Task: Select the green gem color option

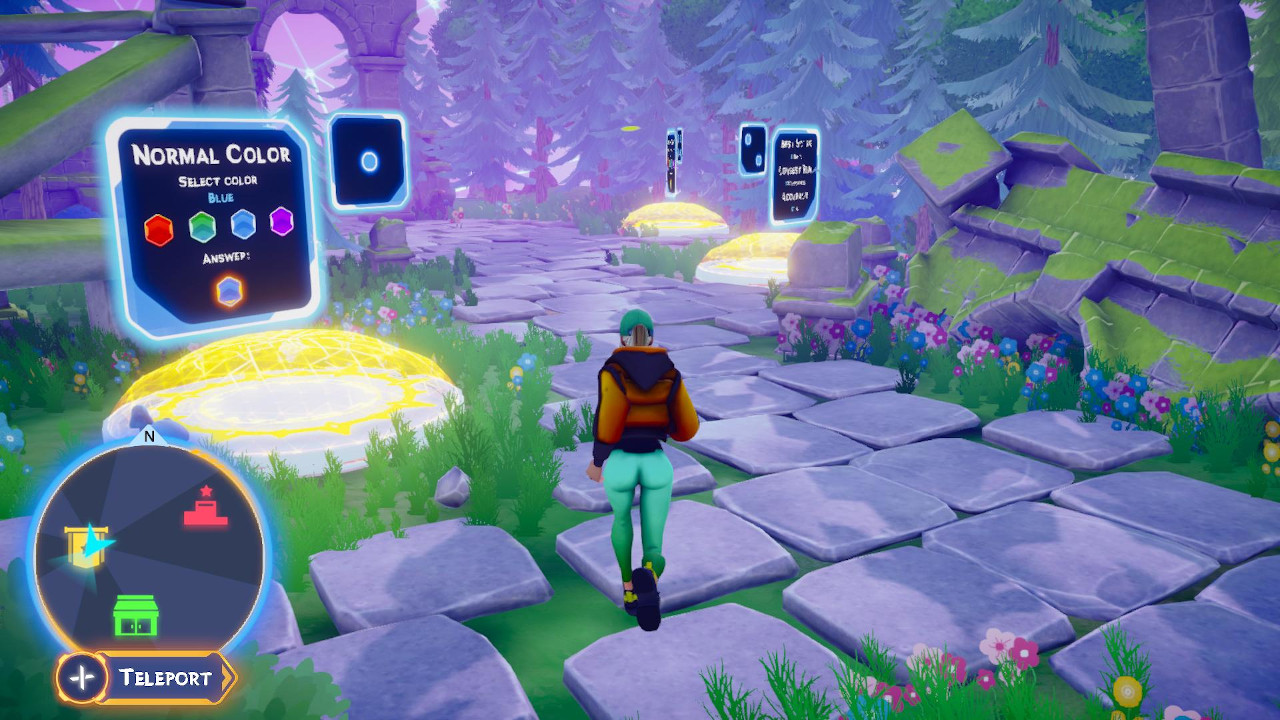Action: point(201,226)
